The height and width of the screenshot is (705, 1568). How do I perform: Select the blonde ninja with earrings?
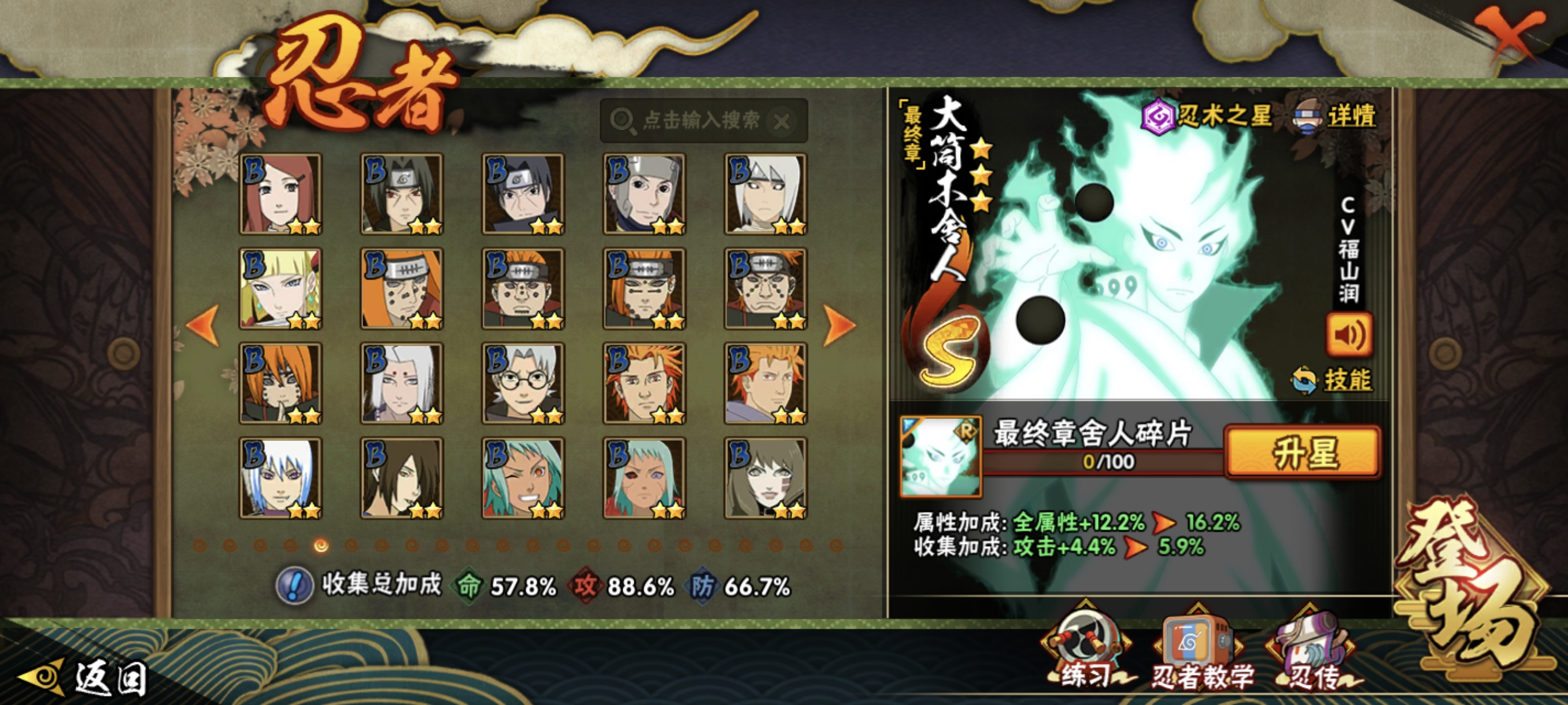pos(280,289)
